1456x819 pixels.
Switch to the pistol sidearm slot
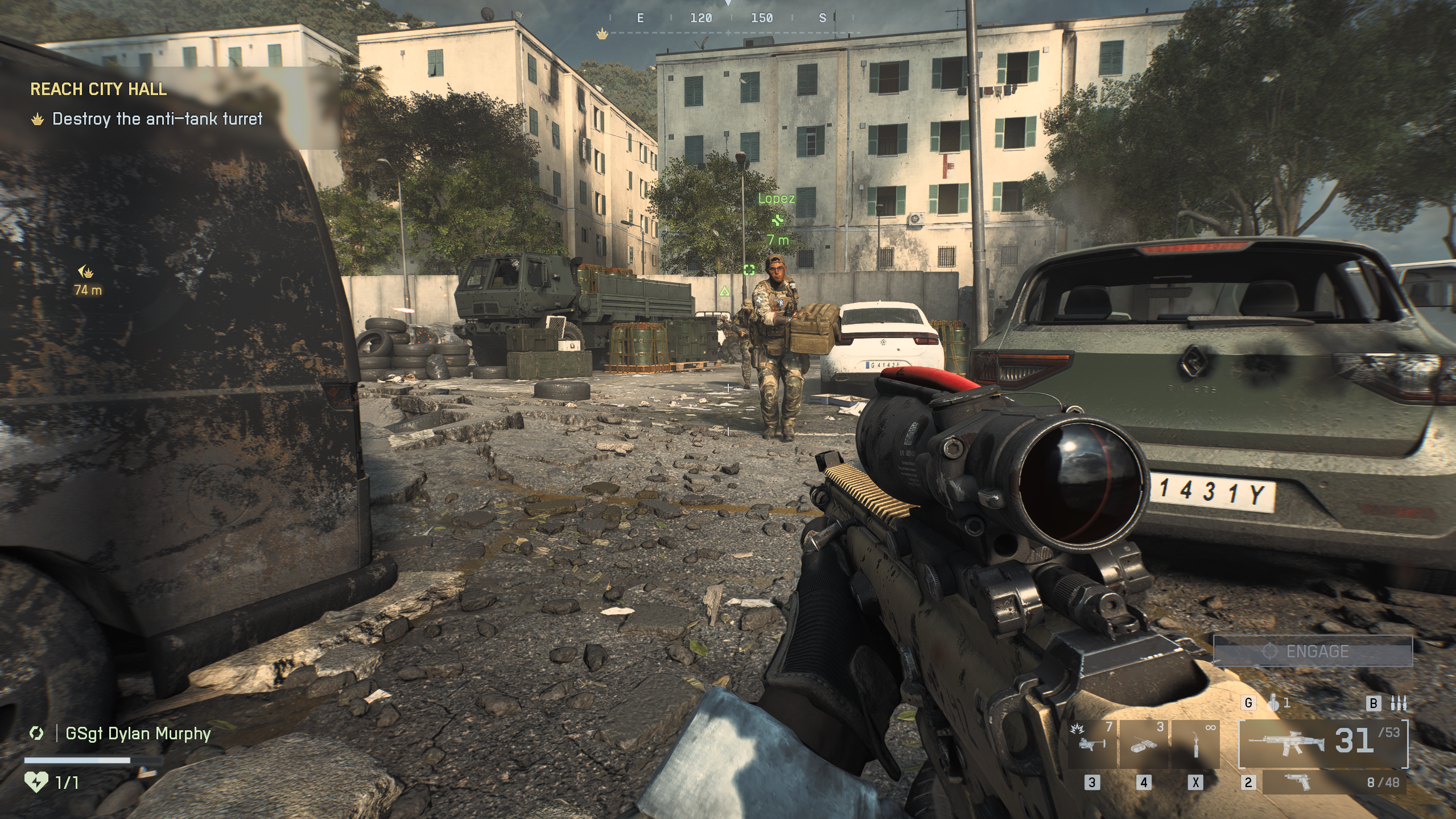pos(1333,782)
